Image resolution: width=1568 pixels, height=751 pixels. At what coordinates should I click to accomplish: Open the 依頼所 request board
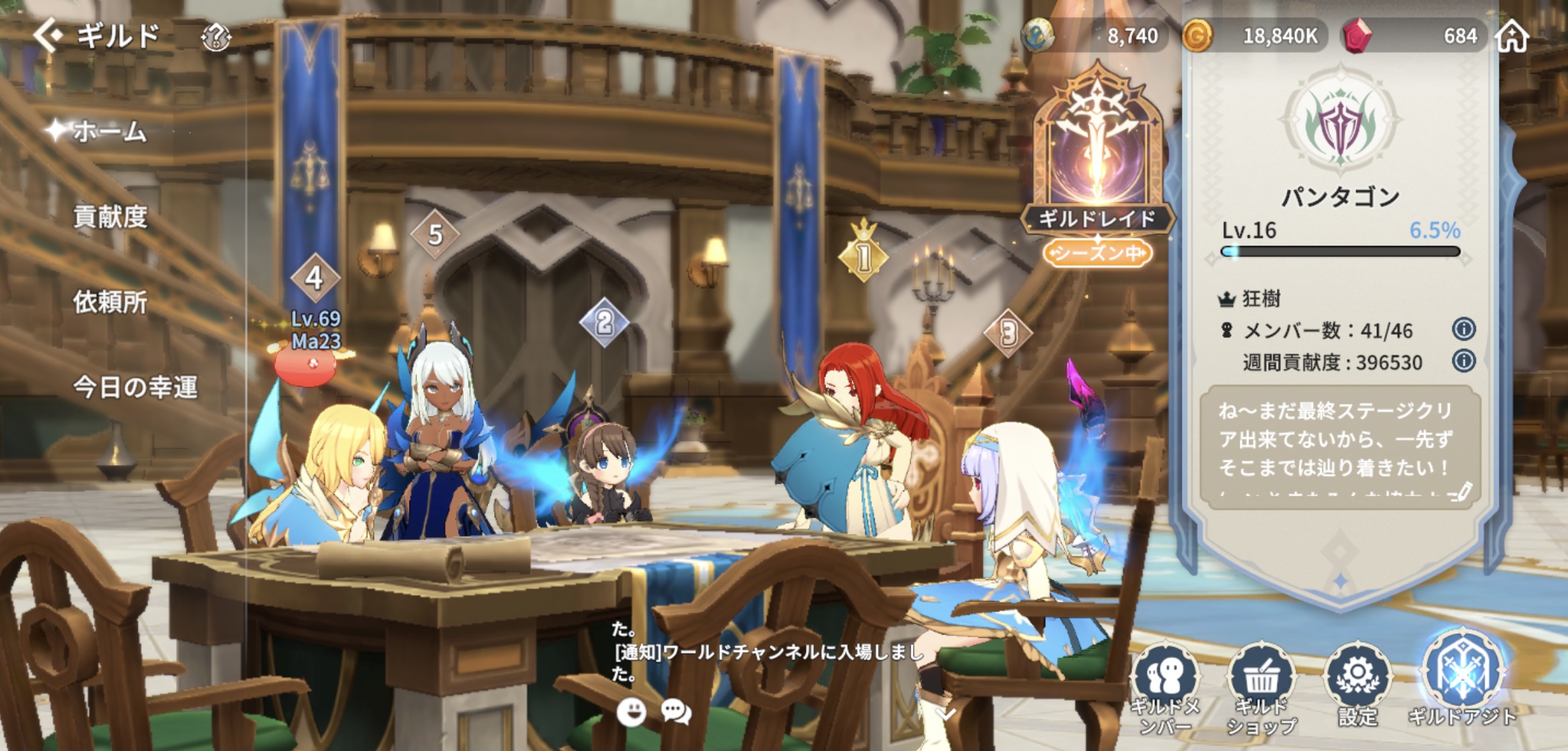pos(110,303)
